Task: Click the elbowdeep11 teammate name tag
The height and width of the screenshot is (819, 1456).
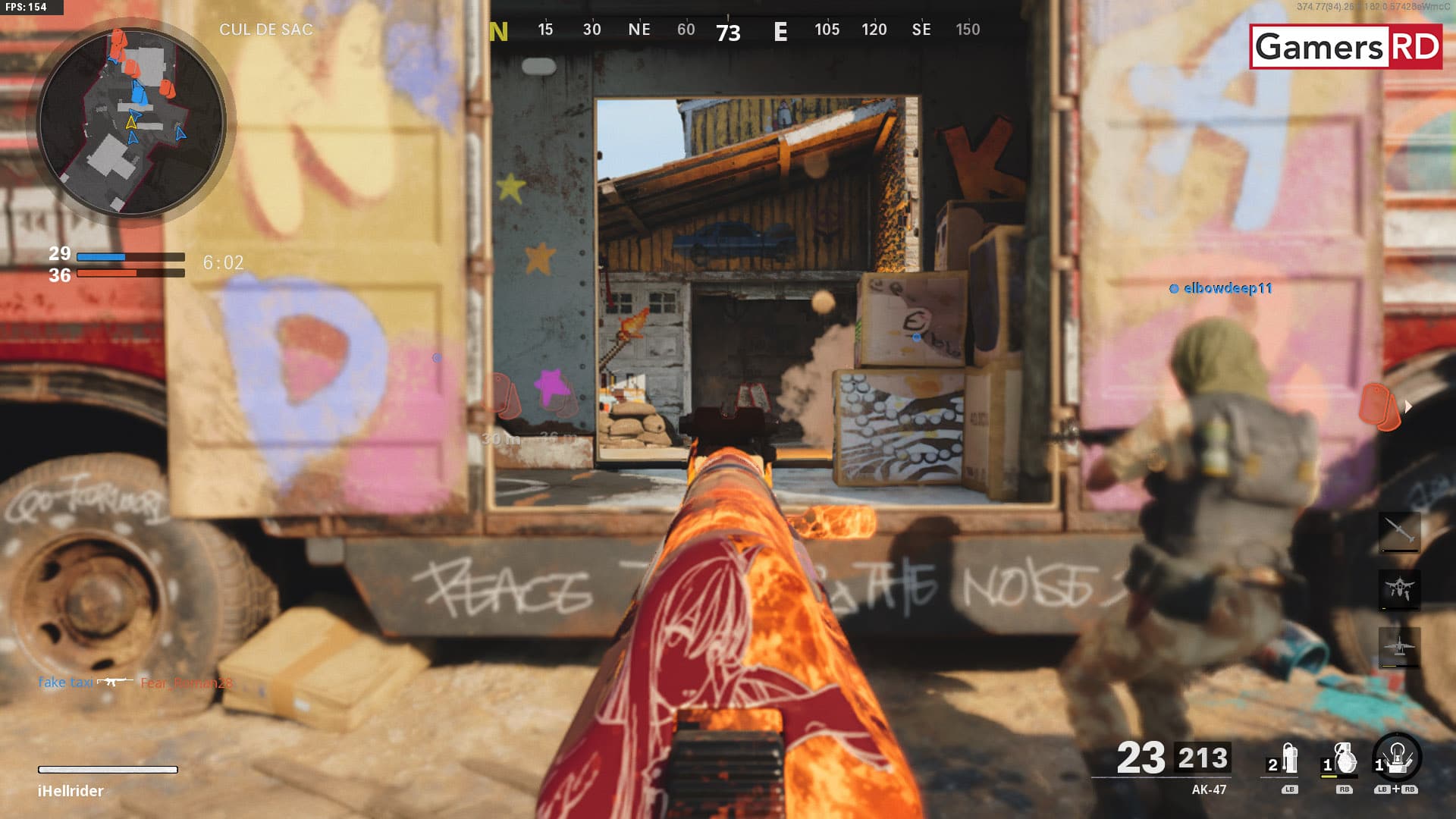Action: [x=1226, y=288]
